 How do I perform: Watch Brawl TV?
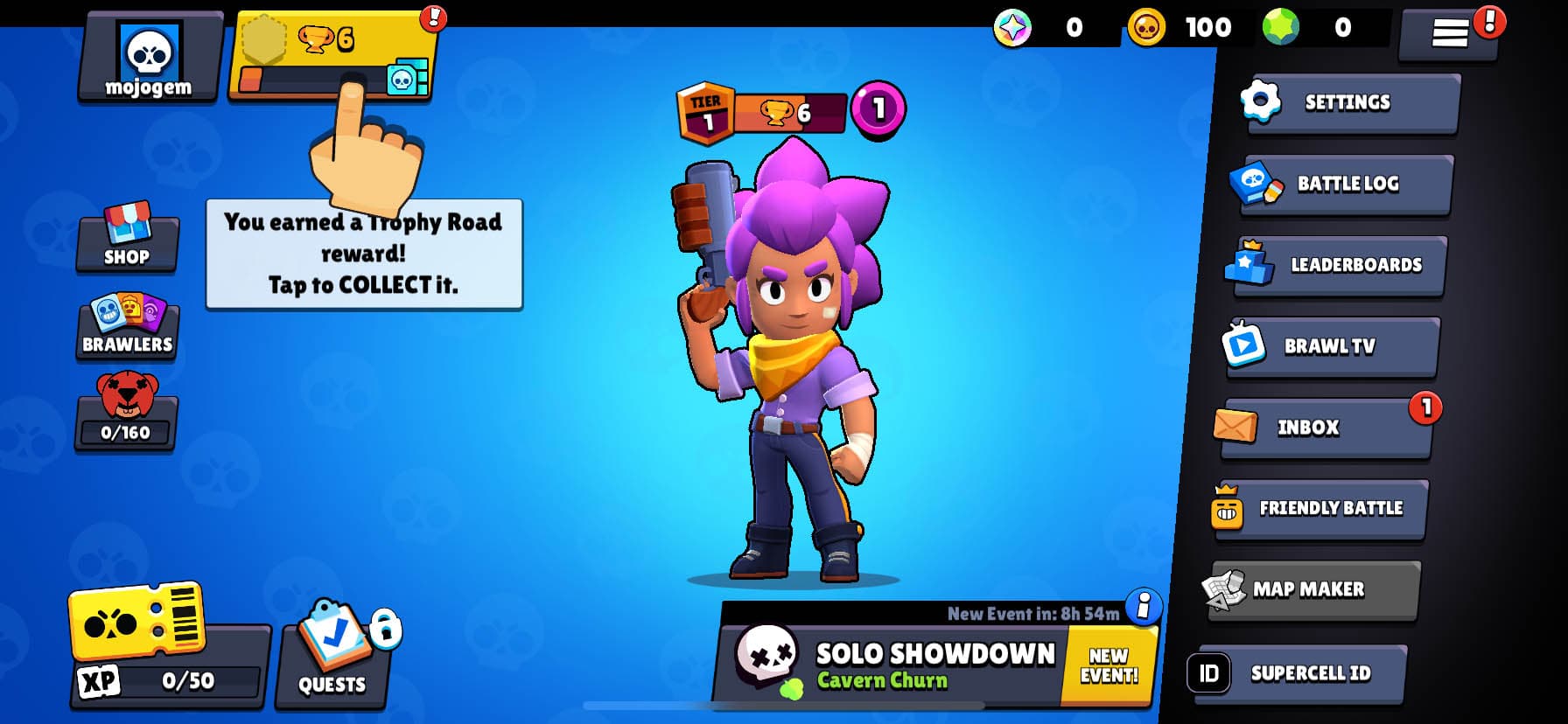tap(1330, 346)
